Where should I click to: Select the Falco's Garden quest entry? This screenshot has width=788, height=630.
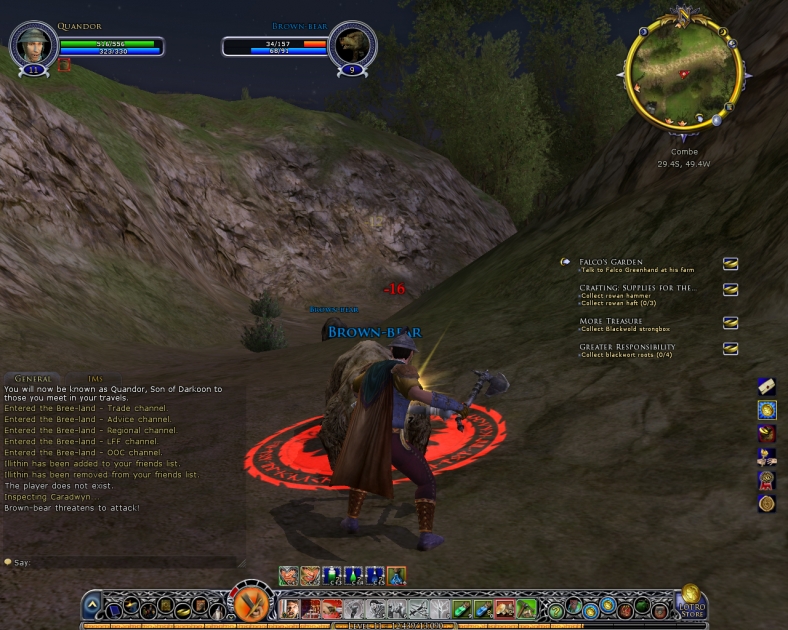pos(611,262)
